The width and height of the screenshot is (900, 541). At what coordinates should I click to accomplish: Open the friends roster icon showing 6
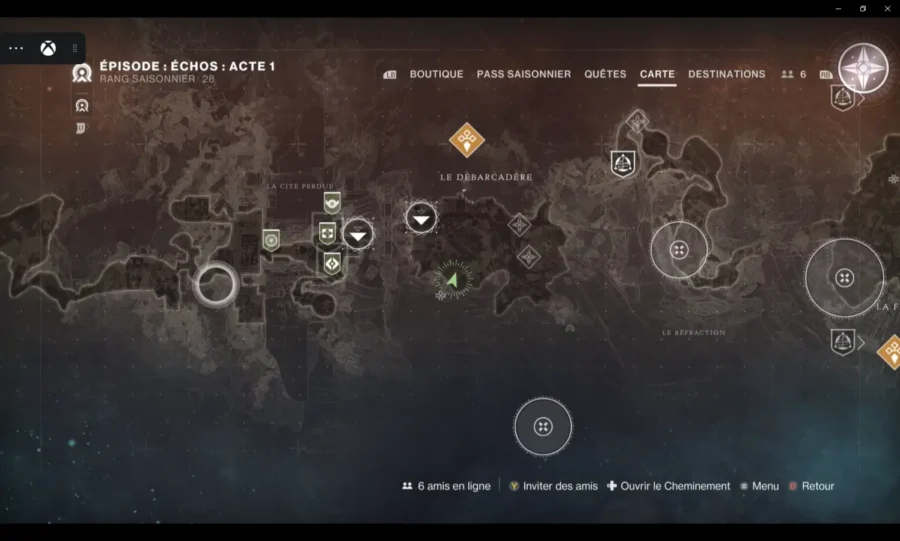coord(793,74)
